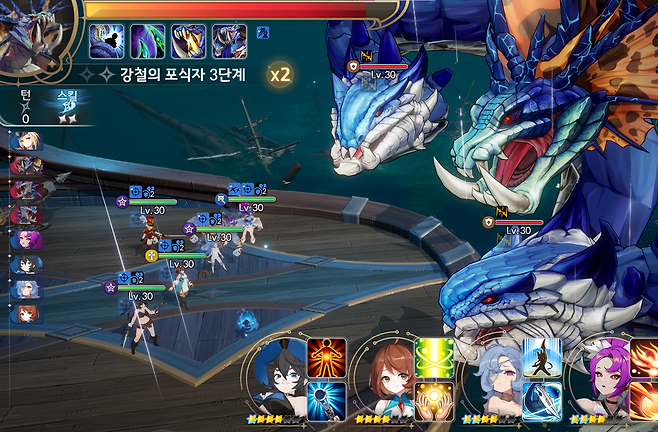Select the brown-haired hero in the turn order list
The width and height of the screenshot is (658, 432).
click(x=27, y=314)
